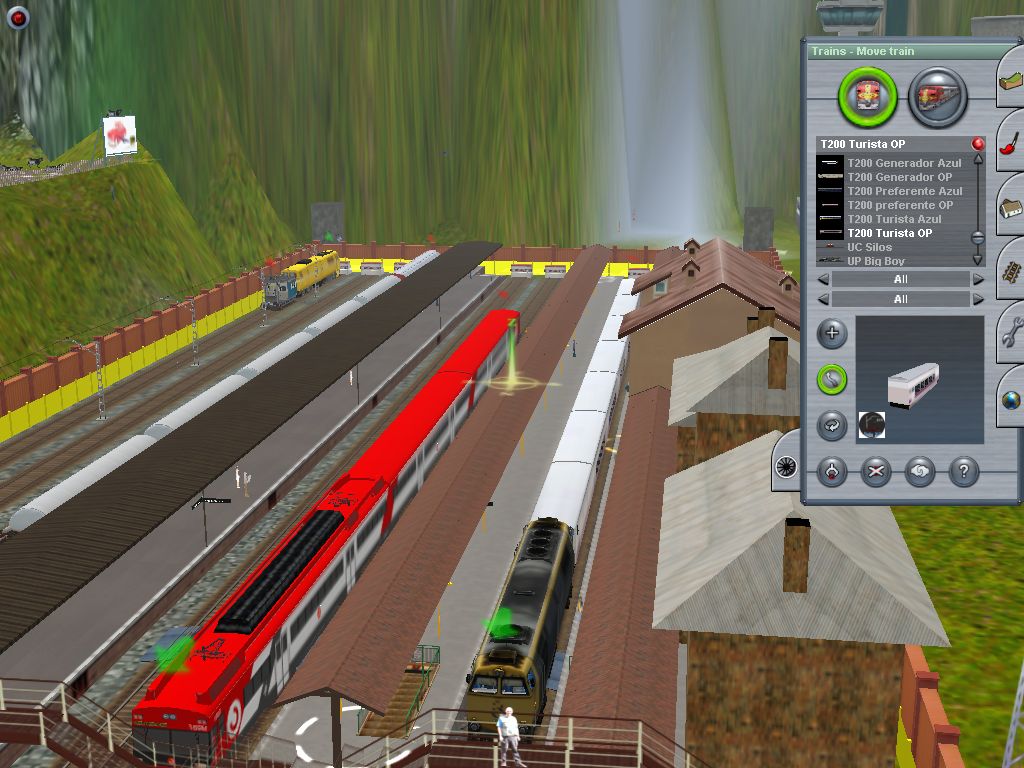Image resolution: width=1024 pixels, height=768 pixels.
Task: Open the globe tab
Action: point(1010,398)
